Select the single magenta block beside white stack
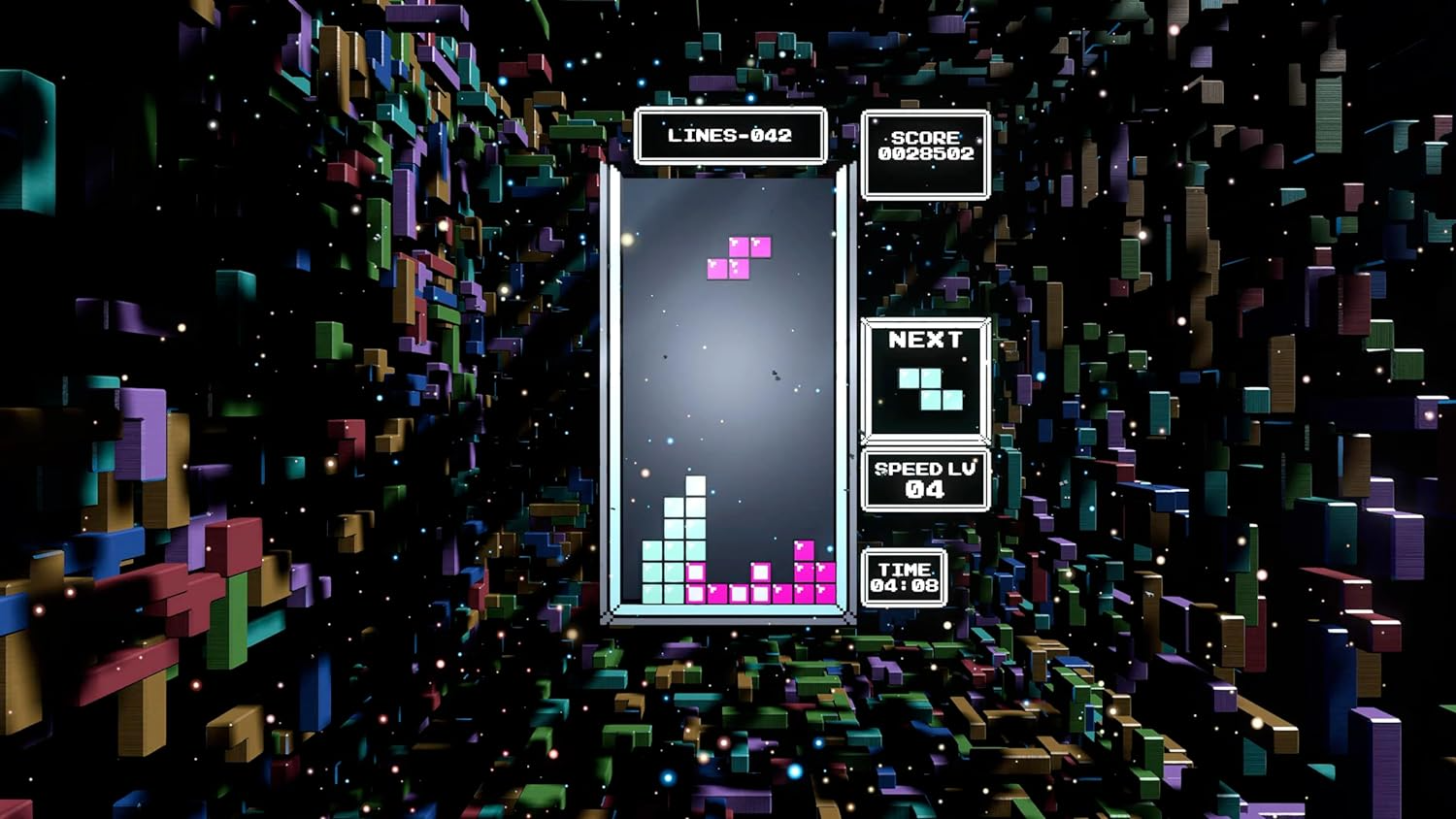The width and height of the screenshot is (1456, 819). tap(695, 573)
